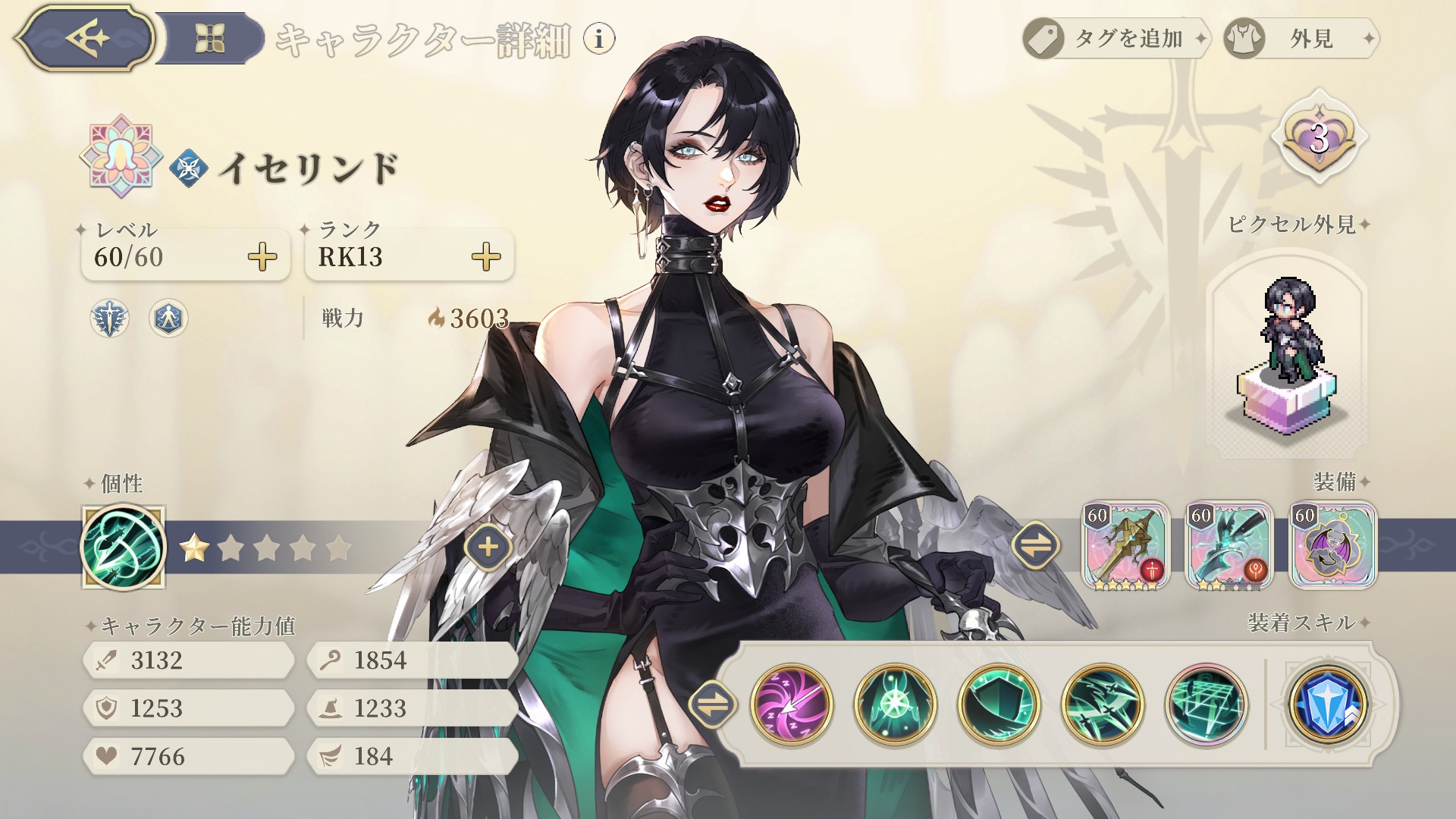Show character details info icon
The width and height of the screenshot is (1456, 819).
(x=599, y=38)
